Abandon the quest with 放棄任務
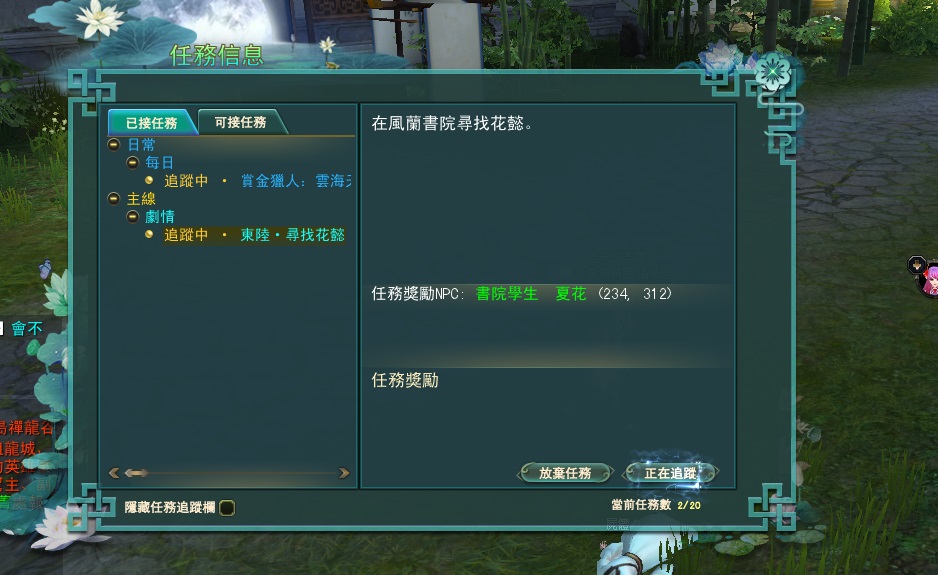 point(565,473)
